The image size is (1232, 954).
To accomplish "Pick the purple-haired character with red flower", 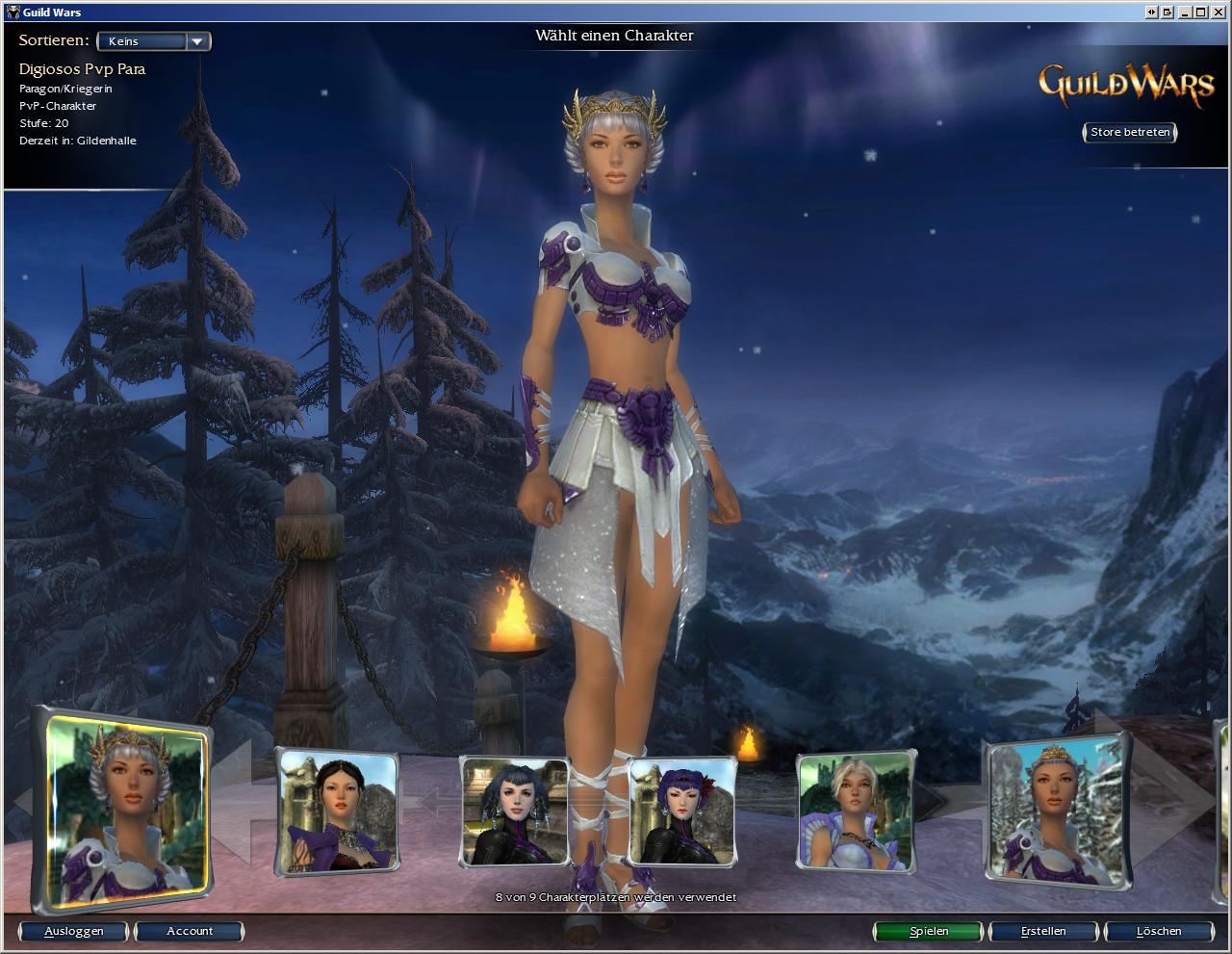I will pyautogui.click(x=682, y=812).
